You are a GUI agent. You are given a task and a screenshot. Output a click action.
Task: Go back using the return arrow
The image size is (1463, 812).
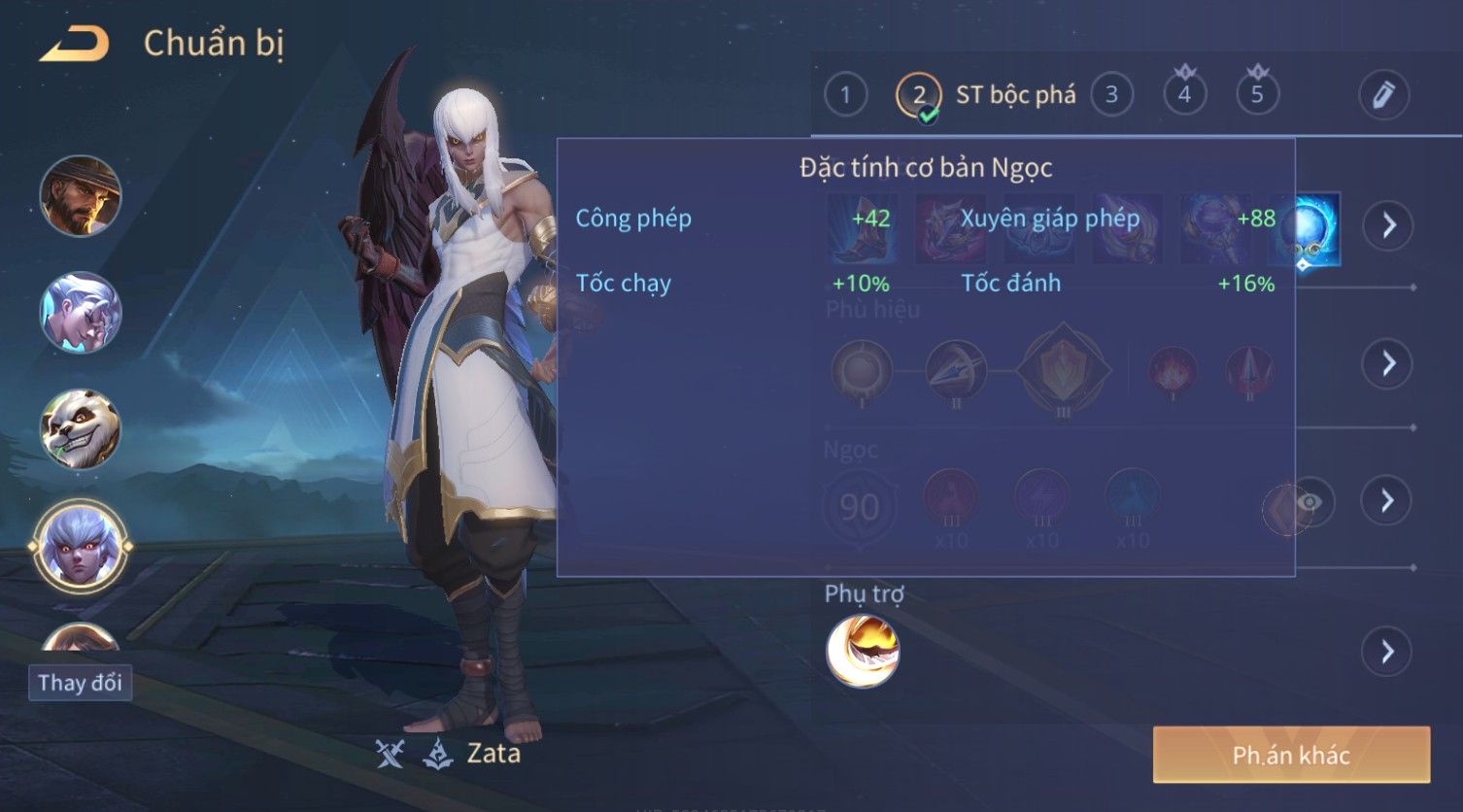point(74,45)
